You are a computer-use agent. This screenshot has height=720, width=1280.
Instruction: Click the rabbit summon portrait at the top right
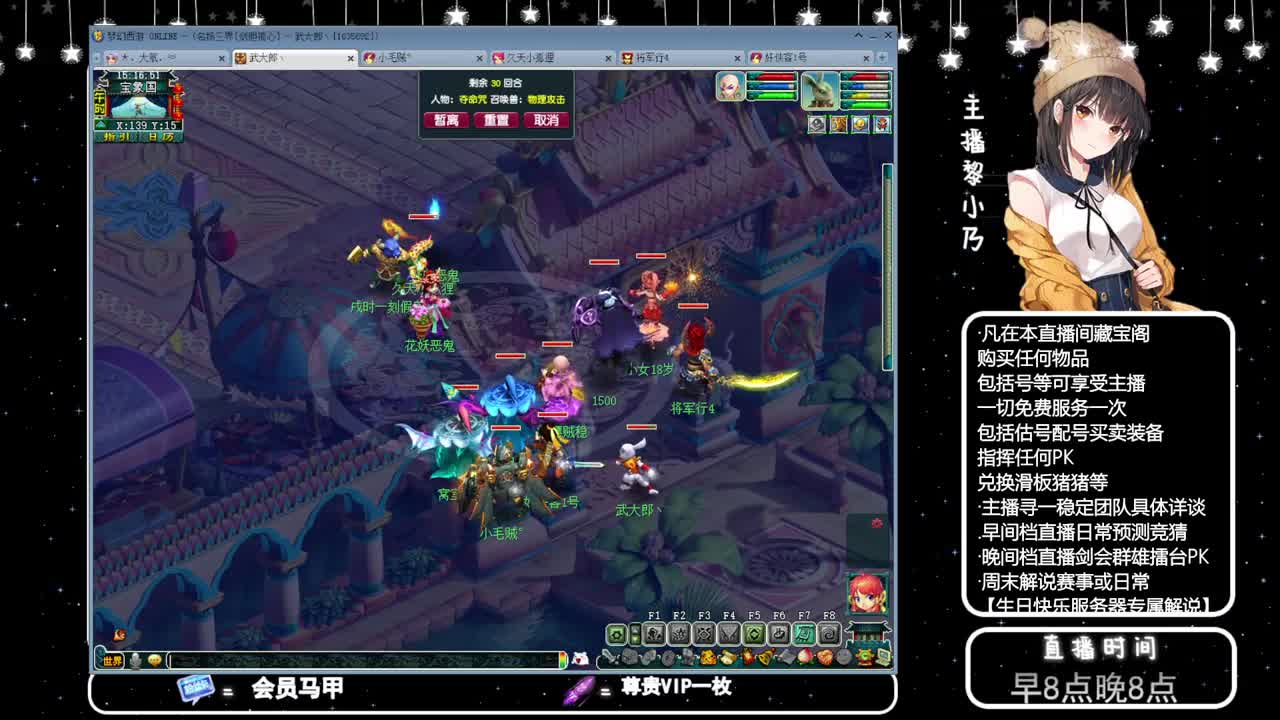820,90
